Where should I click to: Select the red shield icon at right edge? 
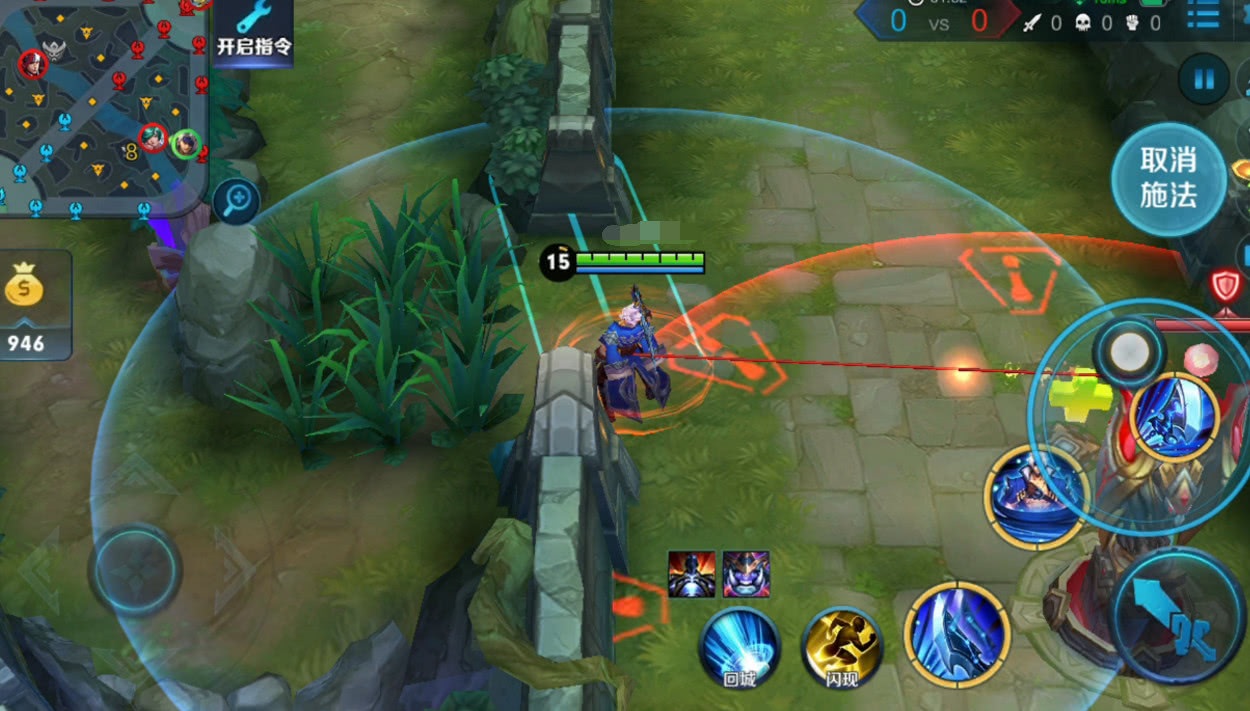[x=1226, y=286]
